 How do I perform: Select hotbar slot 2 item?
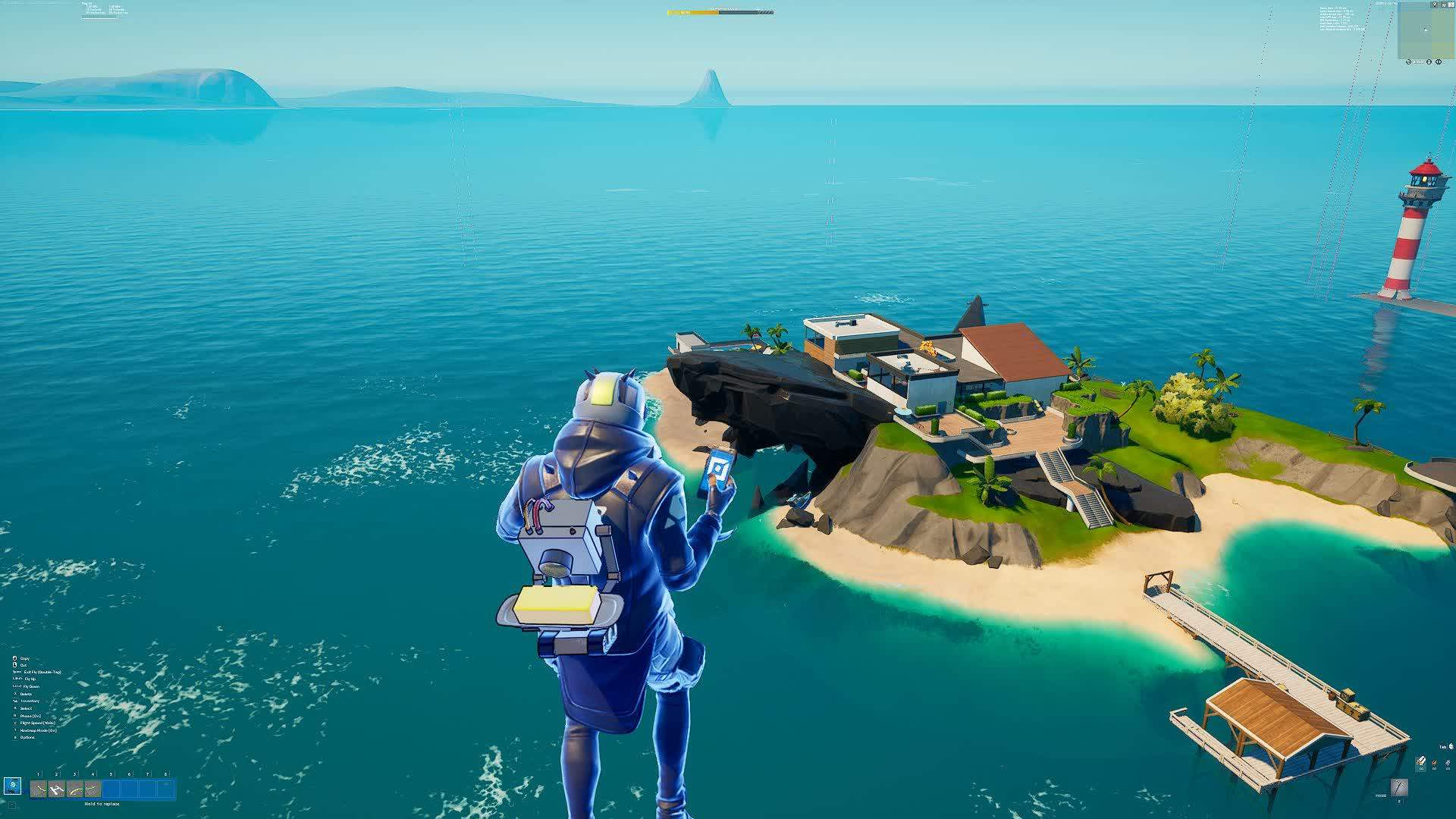(x=57, y=789)
